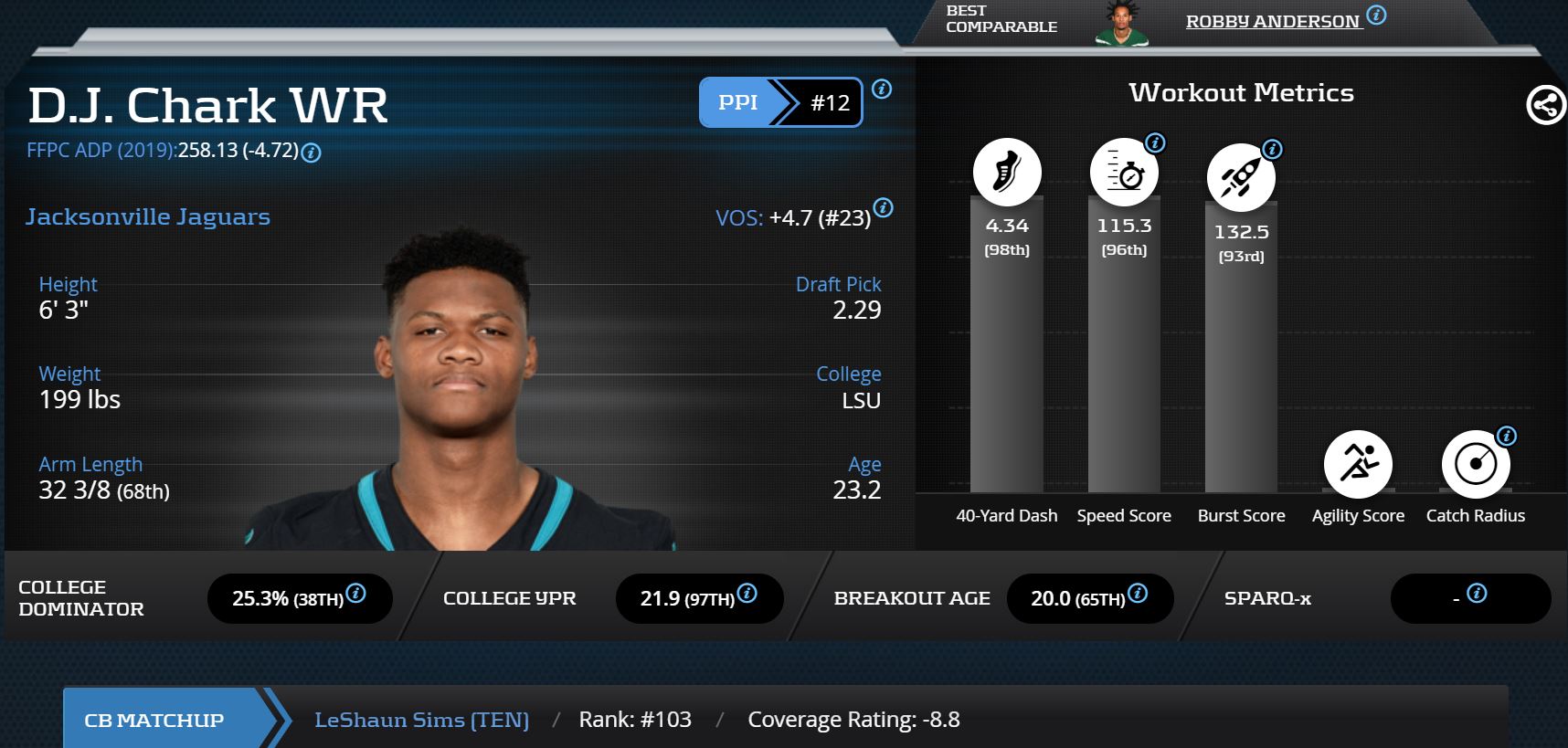Click the CB Matchup tab label
1568x748 pixels.
click(x=154, y=720)
